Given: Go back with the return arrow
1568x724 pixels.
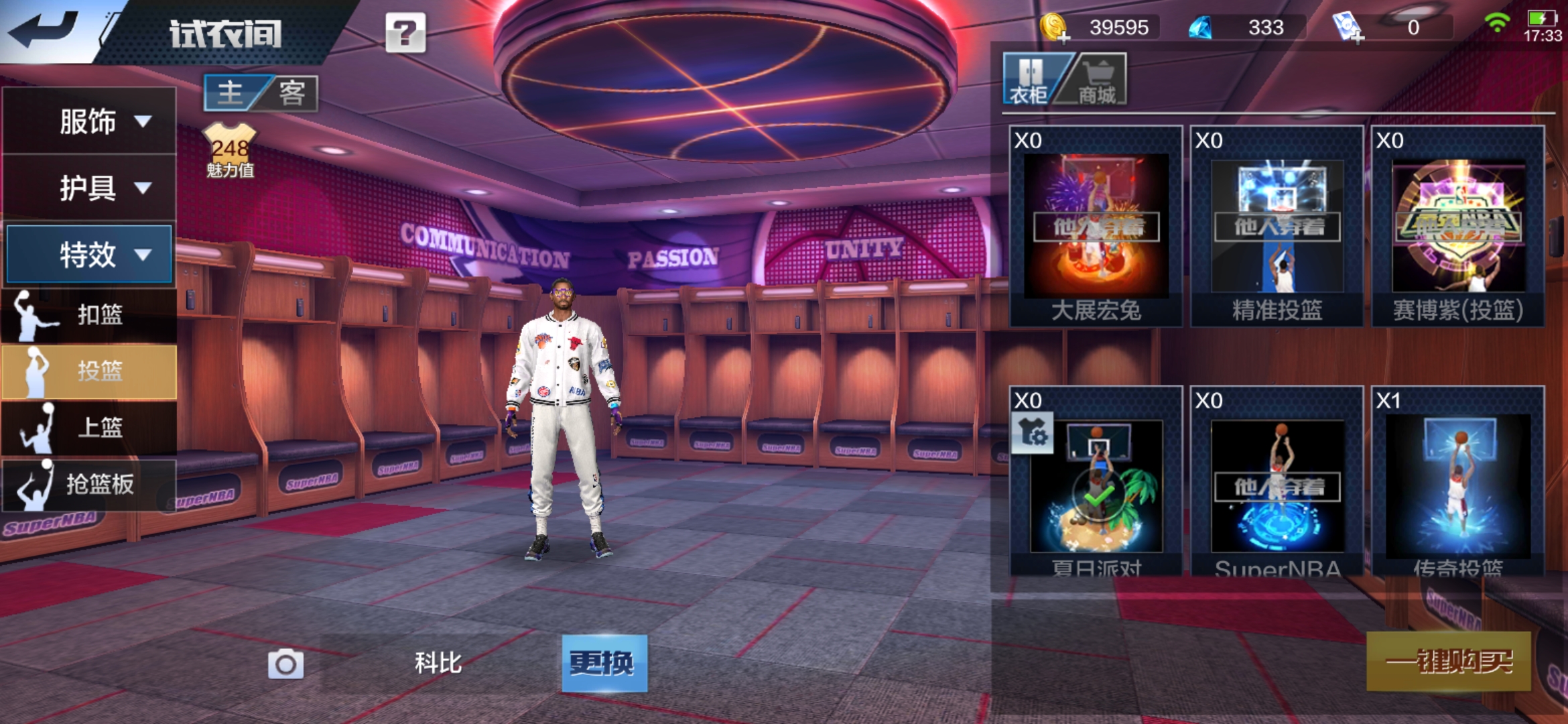Looking at the screenshot, I should (46, 30).
